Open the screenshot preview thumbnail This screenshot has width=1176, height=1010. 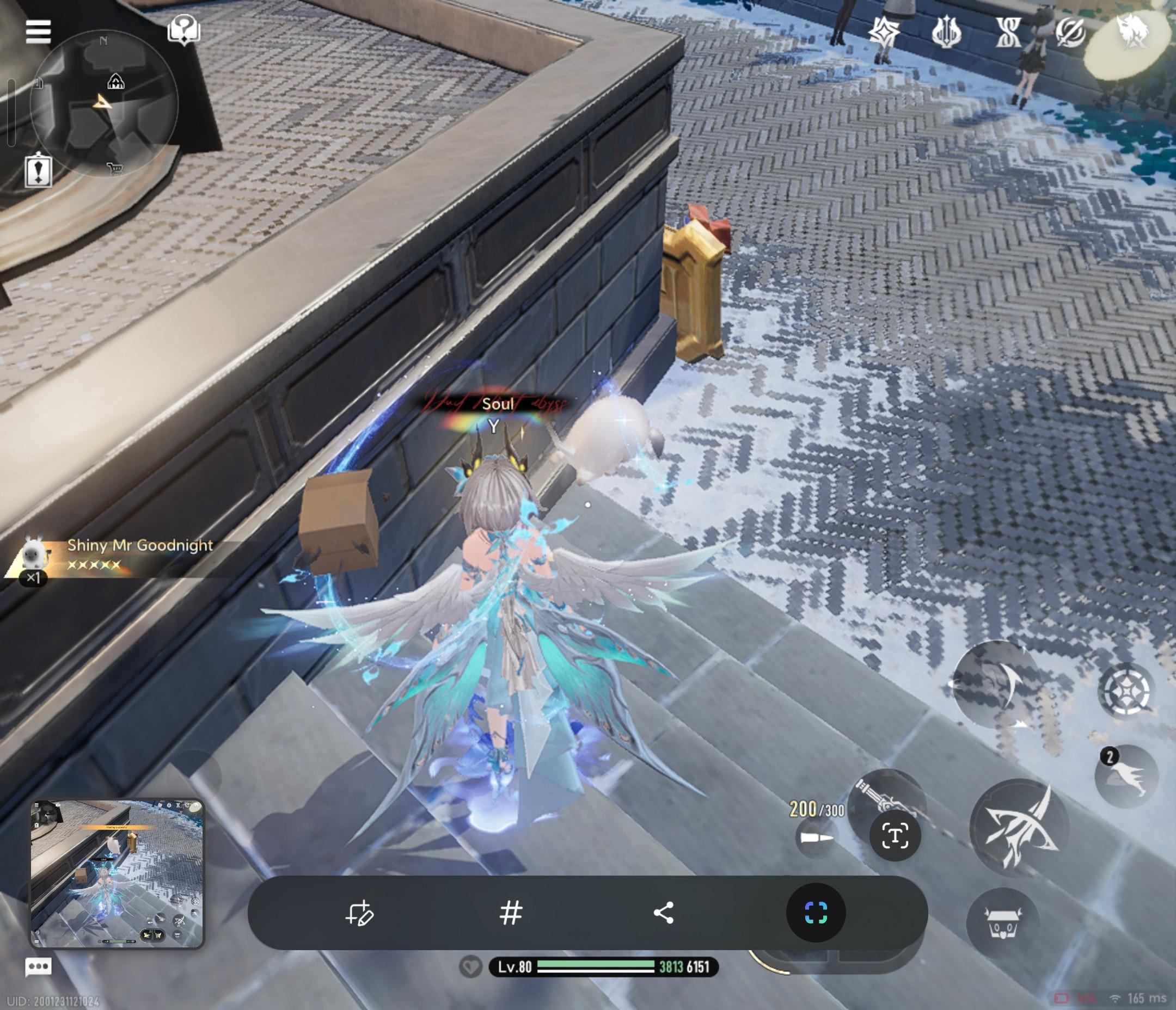click(117, 874)
